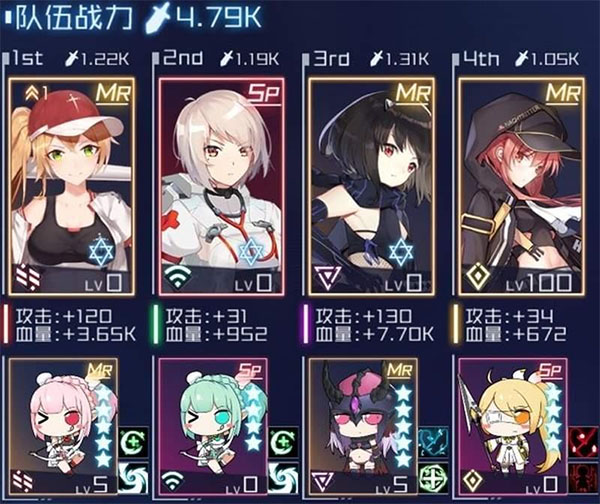Activate the white swirl skill beside pink chibi
The width and height of the screenshot is (600, 504).
tap(133, 475)
